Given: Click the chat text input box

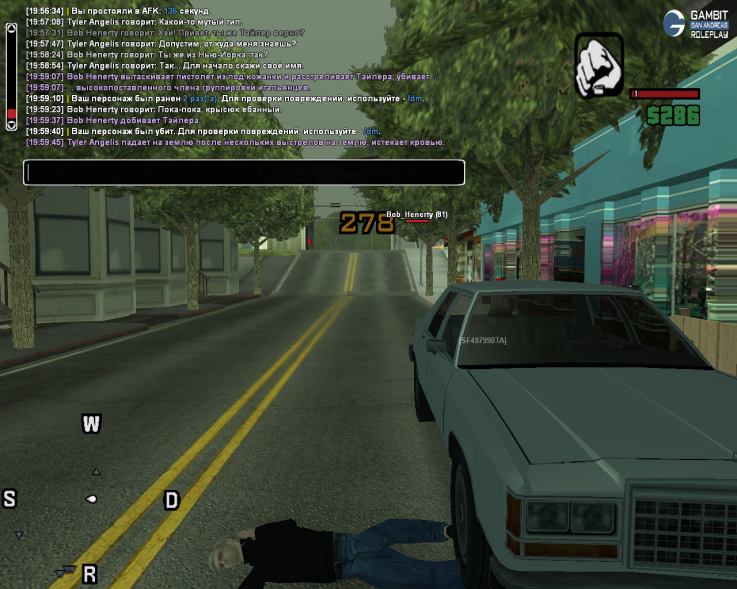Looking at the screenshot, I should 244,172.
